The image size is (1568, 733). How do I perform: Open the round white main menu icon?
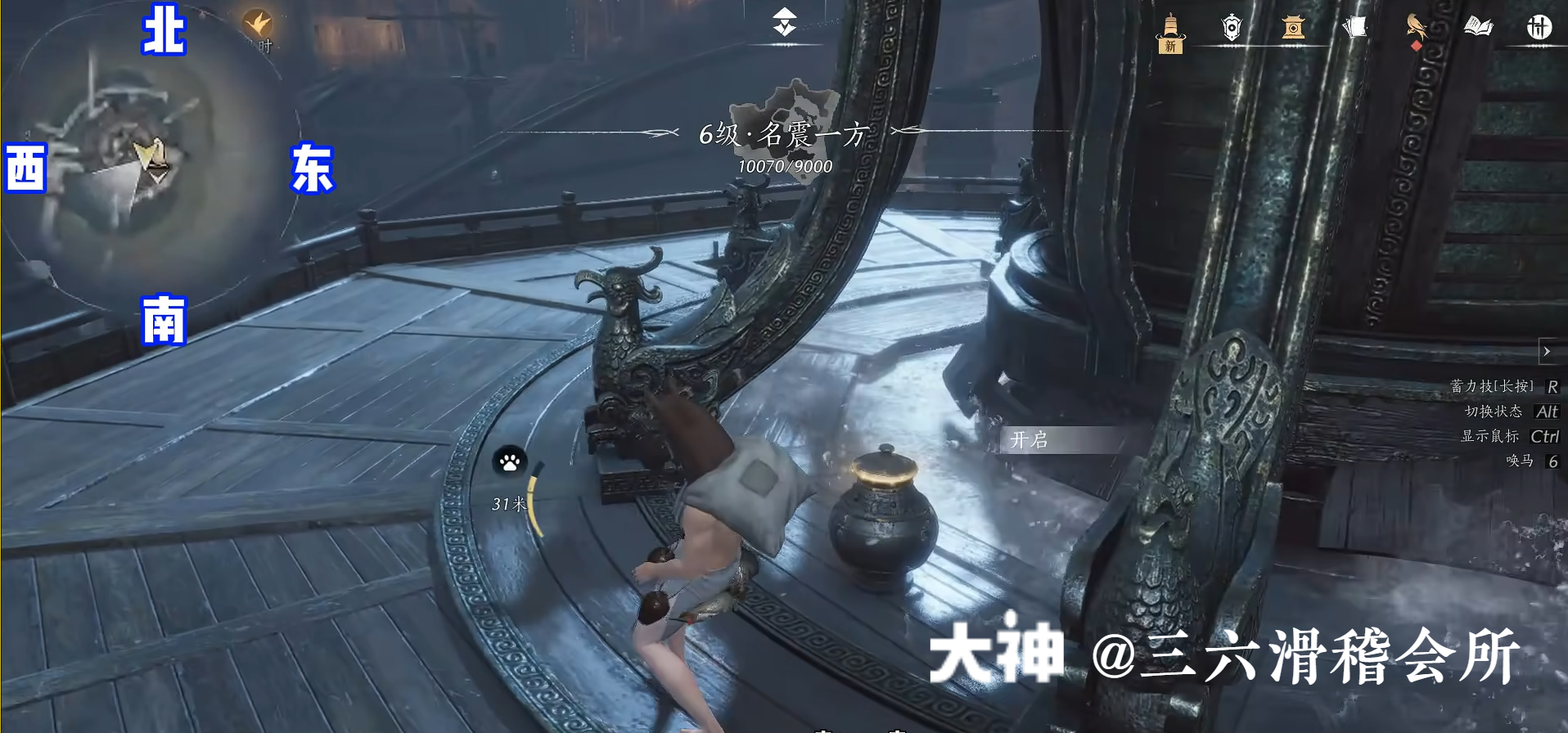coord(1539,28)
